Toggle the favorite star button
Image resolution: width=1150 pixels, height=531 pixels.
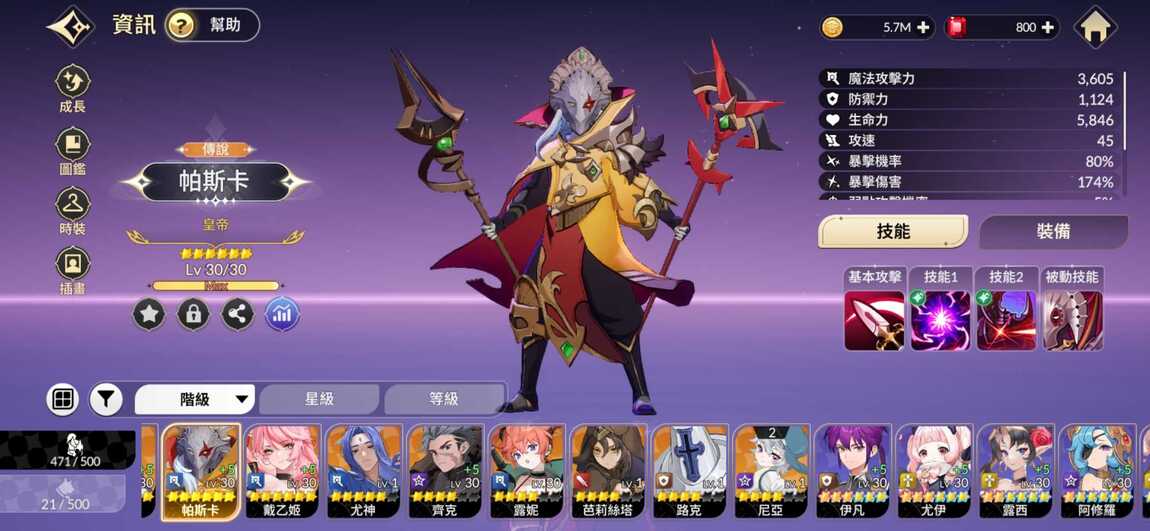[x=149, y=315]
